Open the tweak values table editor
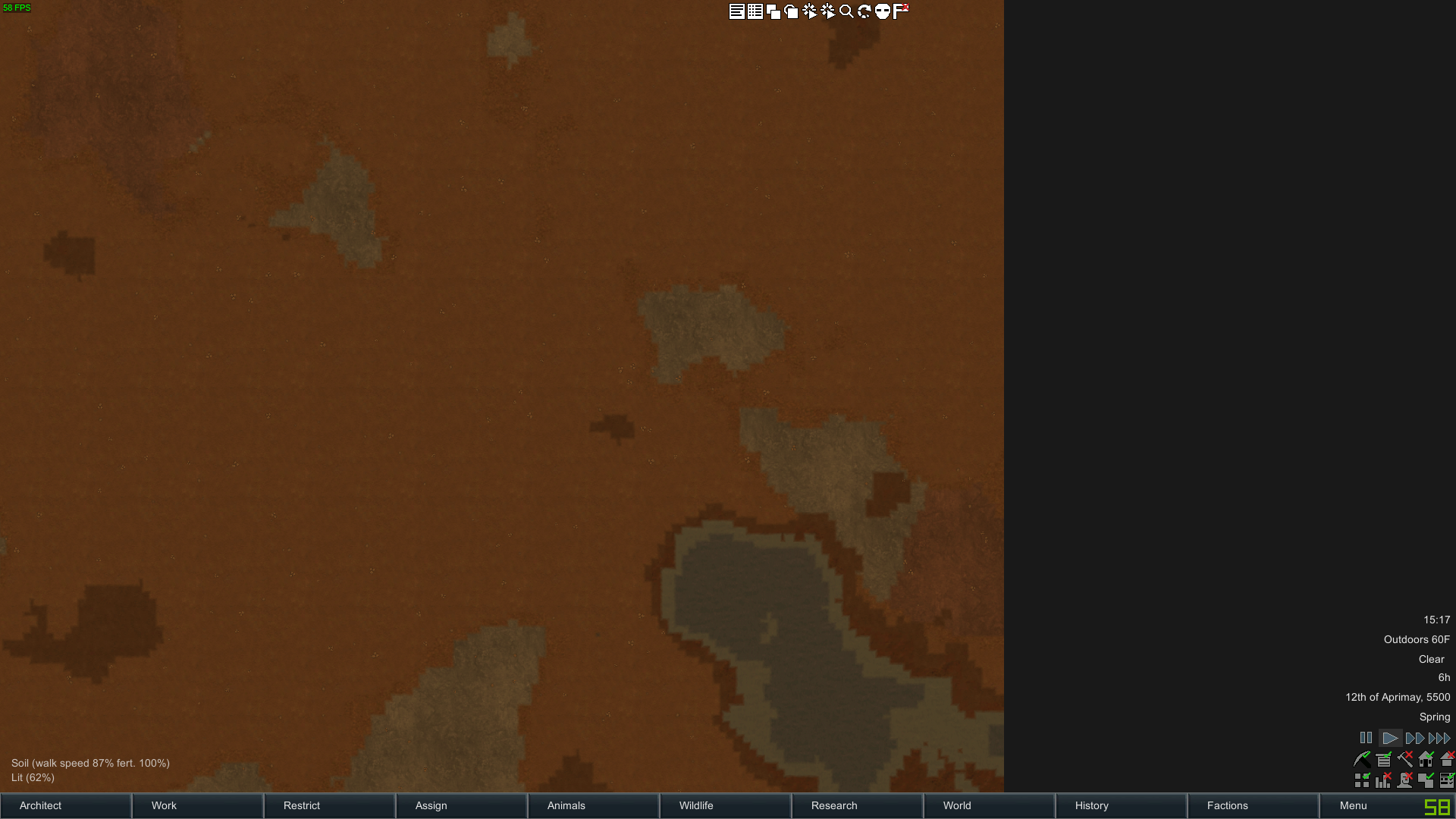The width and height of the screenshot is (1456, 819). point(755,11)
